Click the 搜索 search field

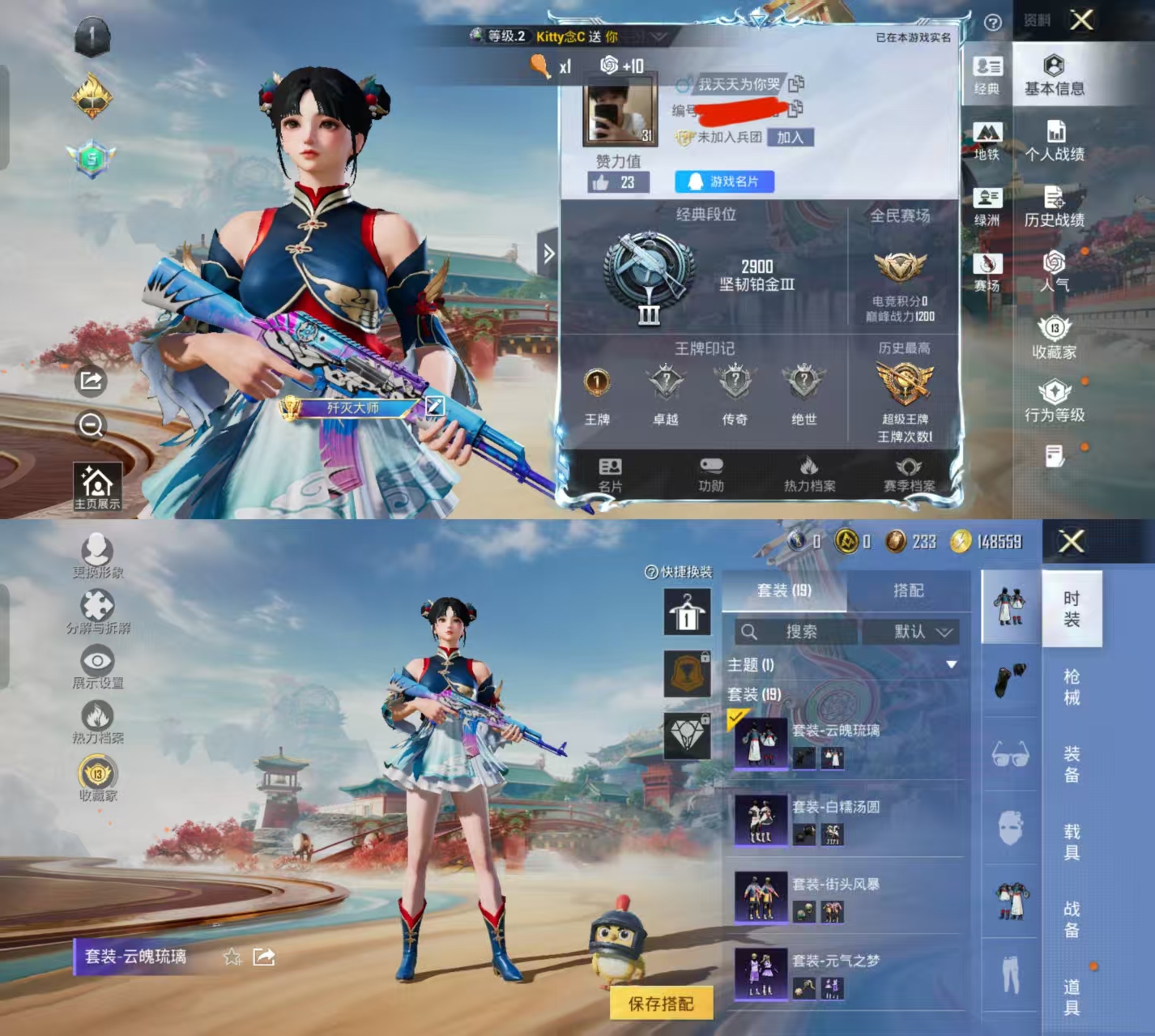coord(795,632)
